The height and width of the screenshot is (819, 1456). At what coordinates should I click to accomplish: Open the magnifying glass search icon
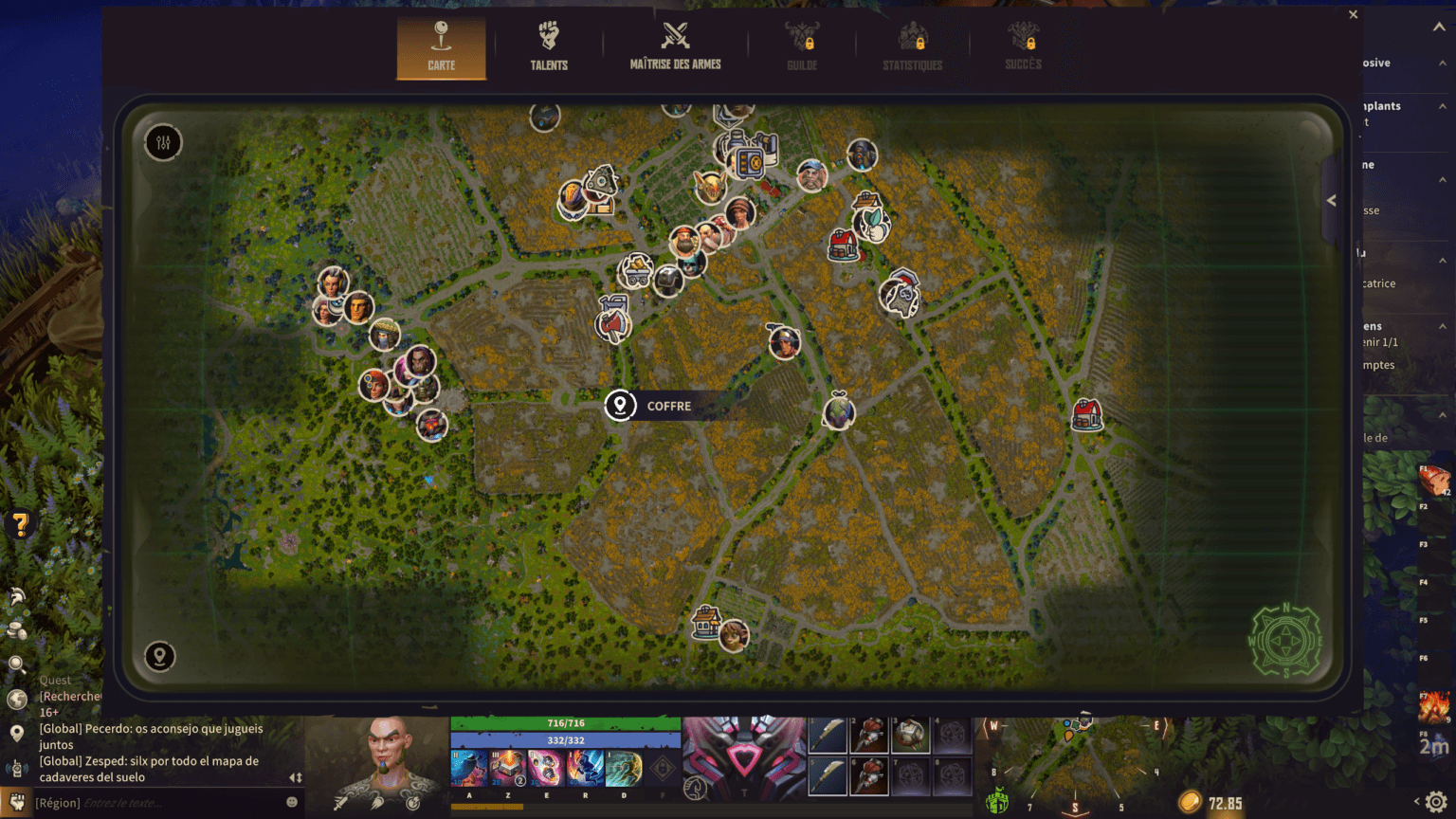[16, 664]
